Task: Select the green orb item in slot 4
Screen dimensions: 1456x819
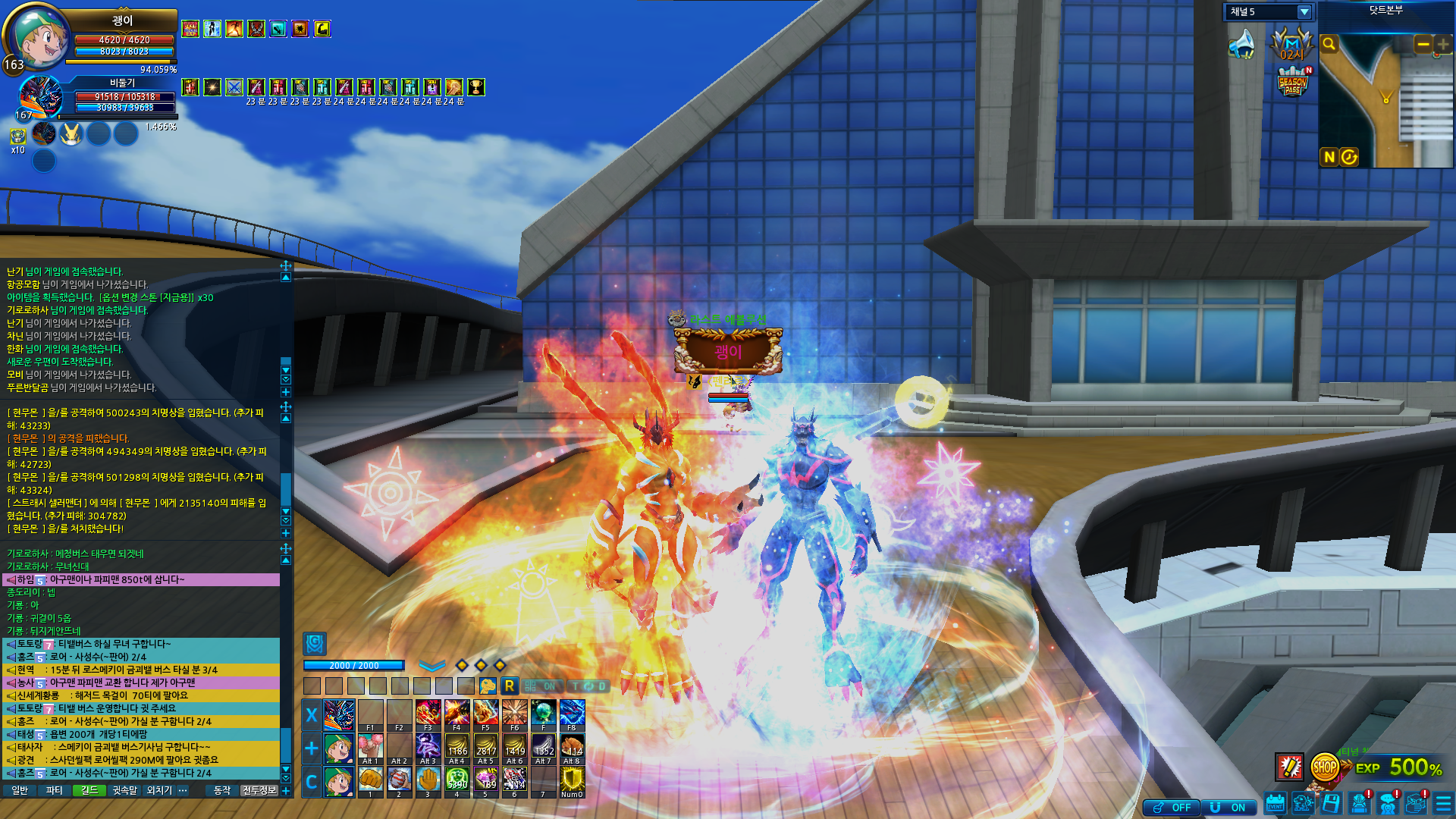Action: [x=457, y=780]
